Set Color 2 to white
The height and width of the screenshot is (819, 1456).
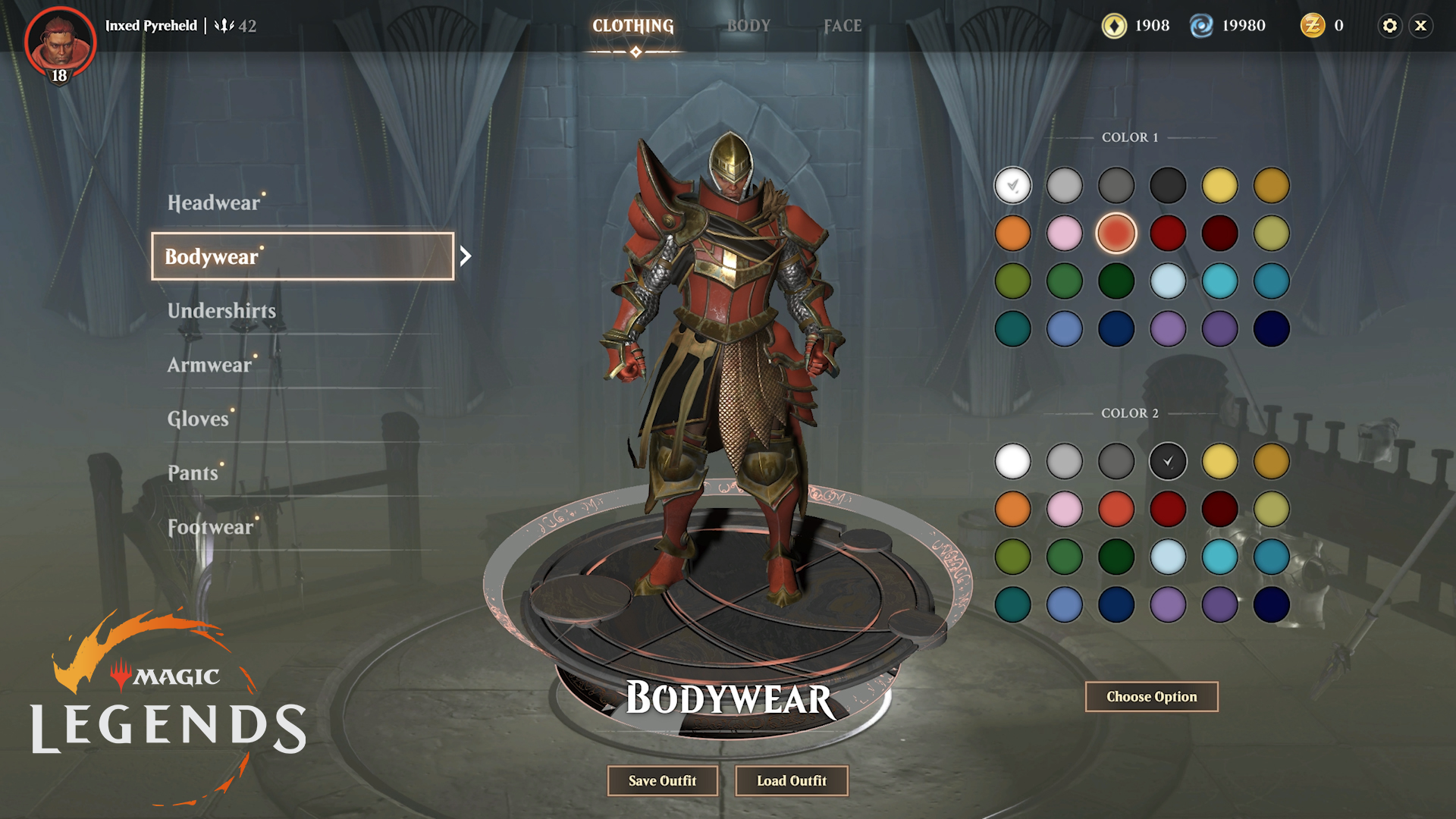coord(1012,461)
